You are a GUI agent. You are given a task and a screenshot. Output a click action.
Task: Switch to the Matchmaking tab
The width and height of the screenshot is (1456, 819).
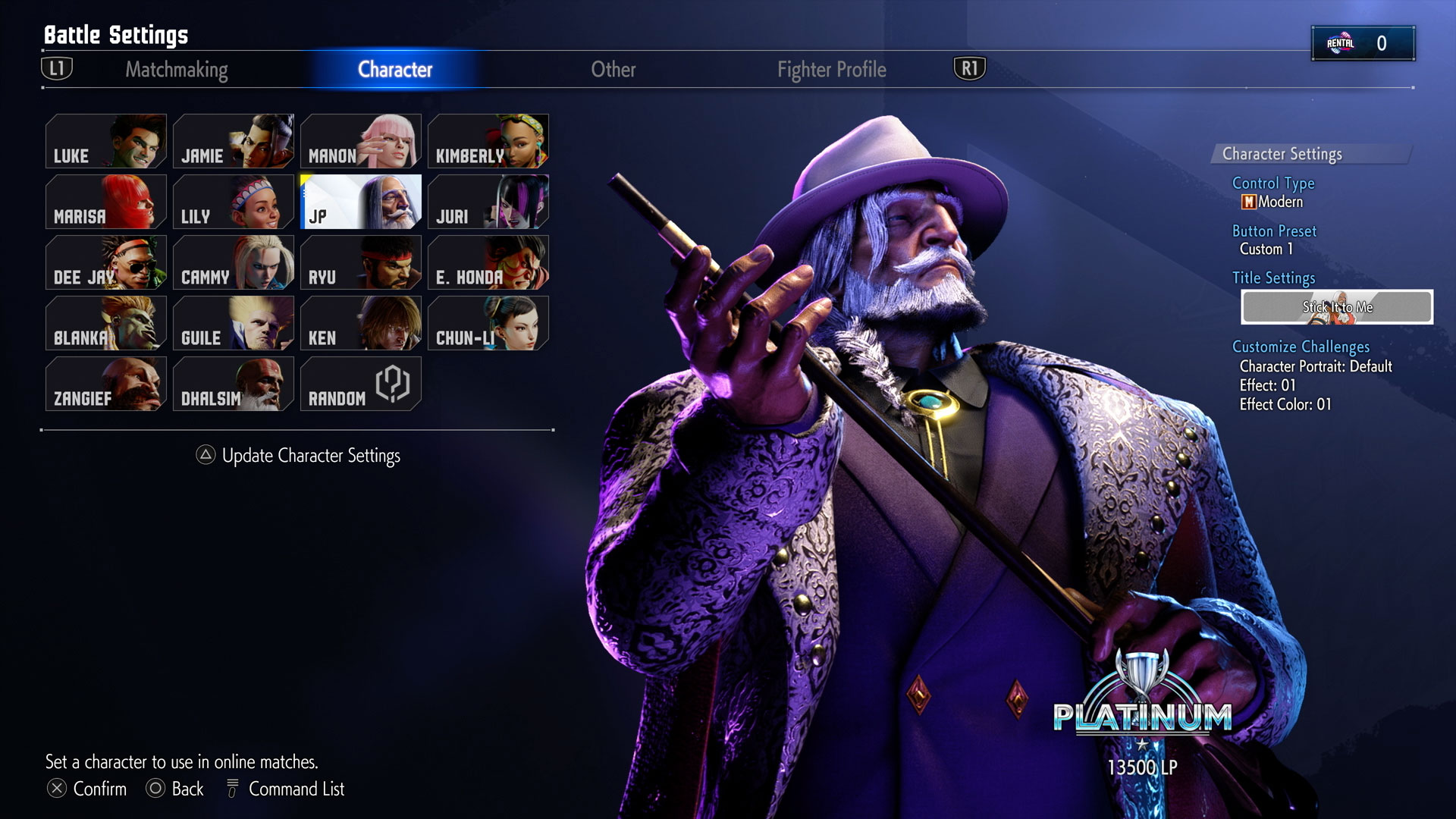click(177, 70)
